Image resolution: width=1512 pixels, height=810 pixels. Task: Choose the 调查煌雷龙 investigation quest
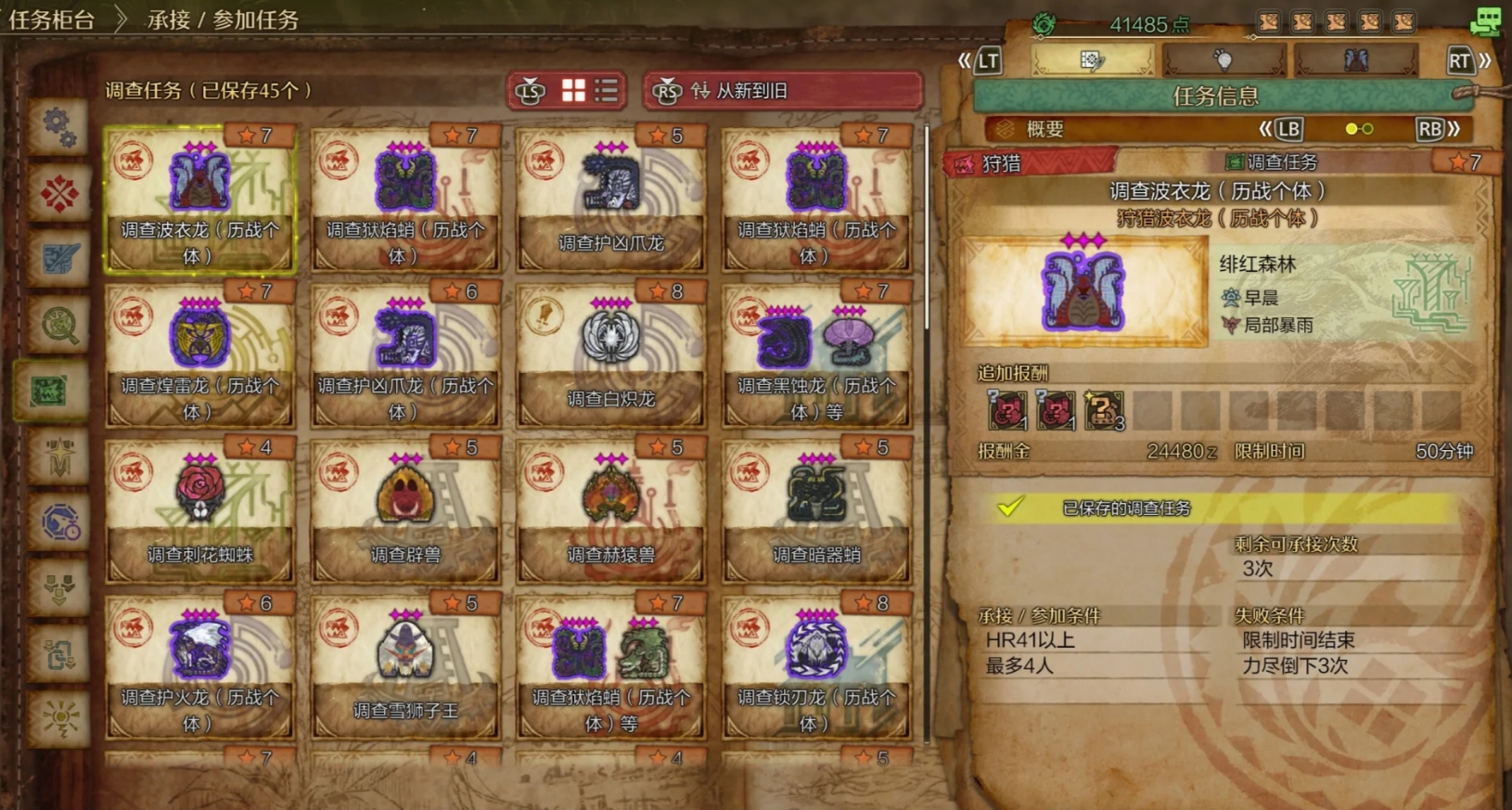tap(199, 355)
